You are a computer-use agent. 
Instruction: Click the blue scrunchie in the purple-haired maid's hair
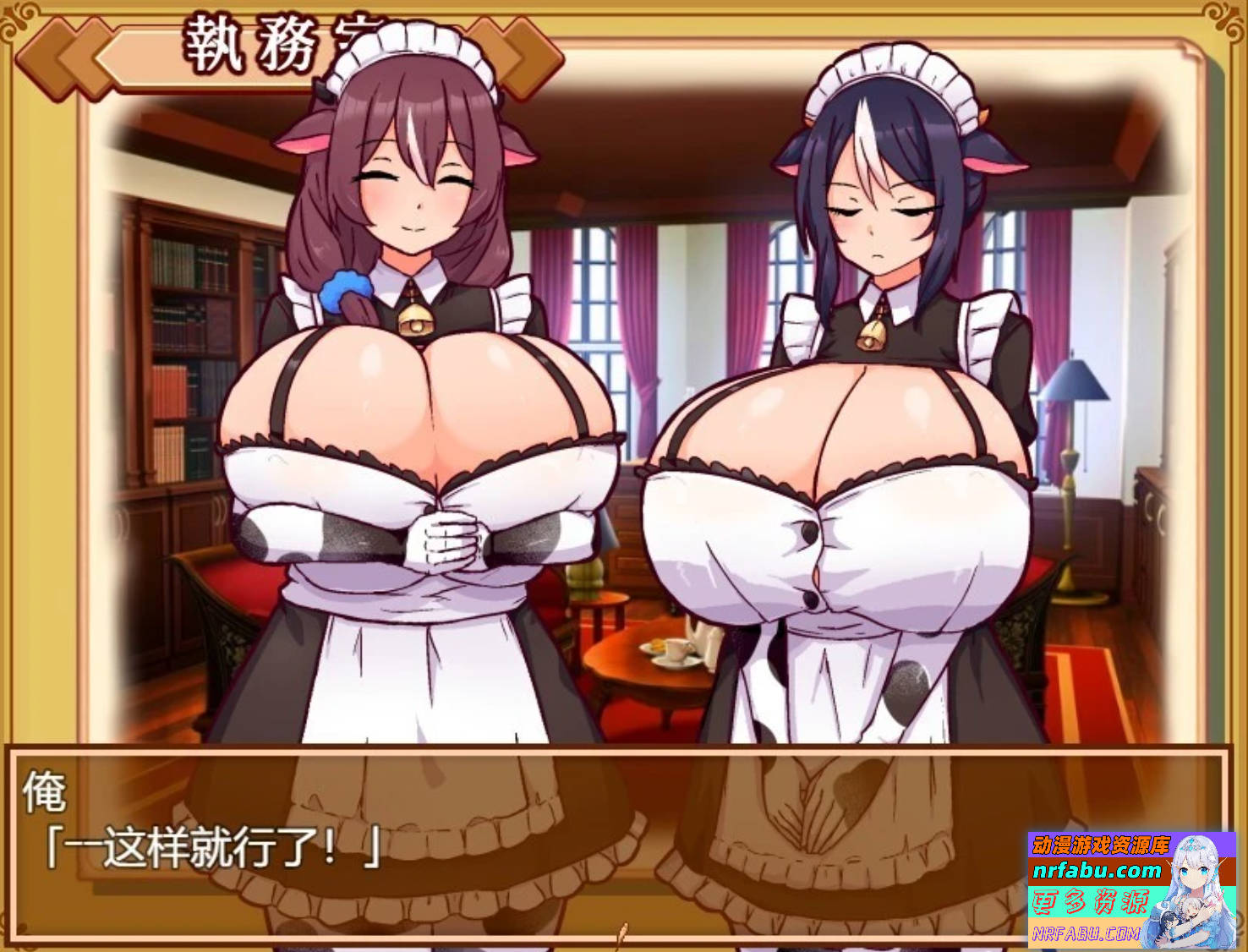coord(342,292)
